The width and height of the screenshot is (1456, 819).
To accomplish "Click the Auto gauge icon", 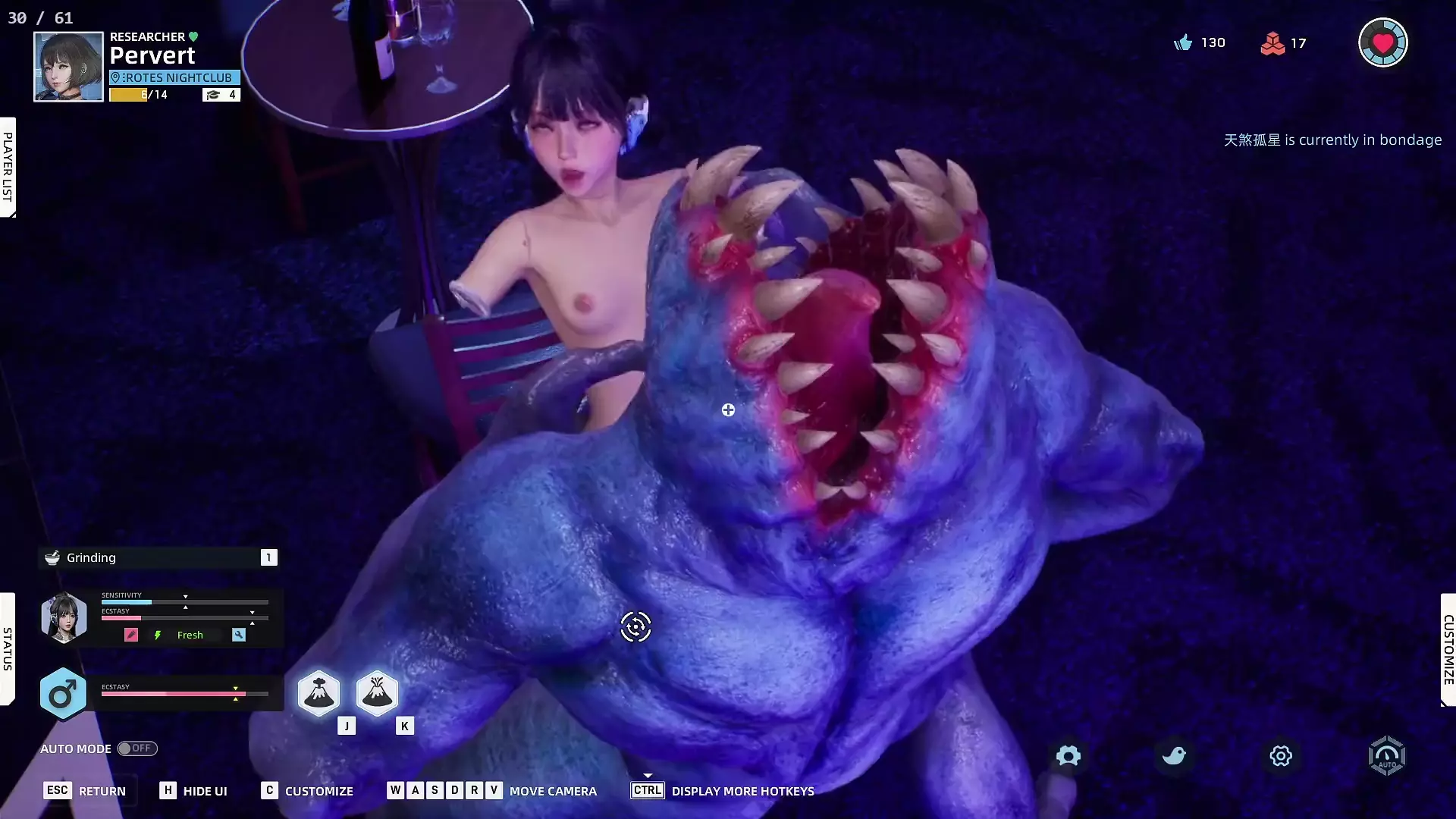I will (1386, 755).
